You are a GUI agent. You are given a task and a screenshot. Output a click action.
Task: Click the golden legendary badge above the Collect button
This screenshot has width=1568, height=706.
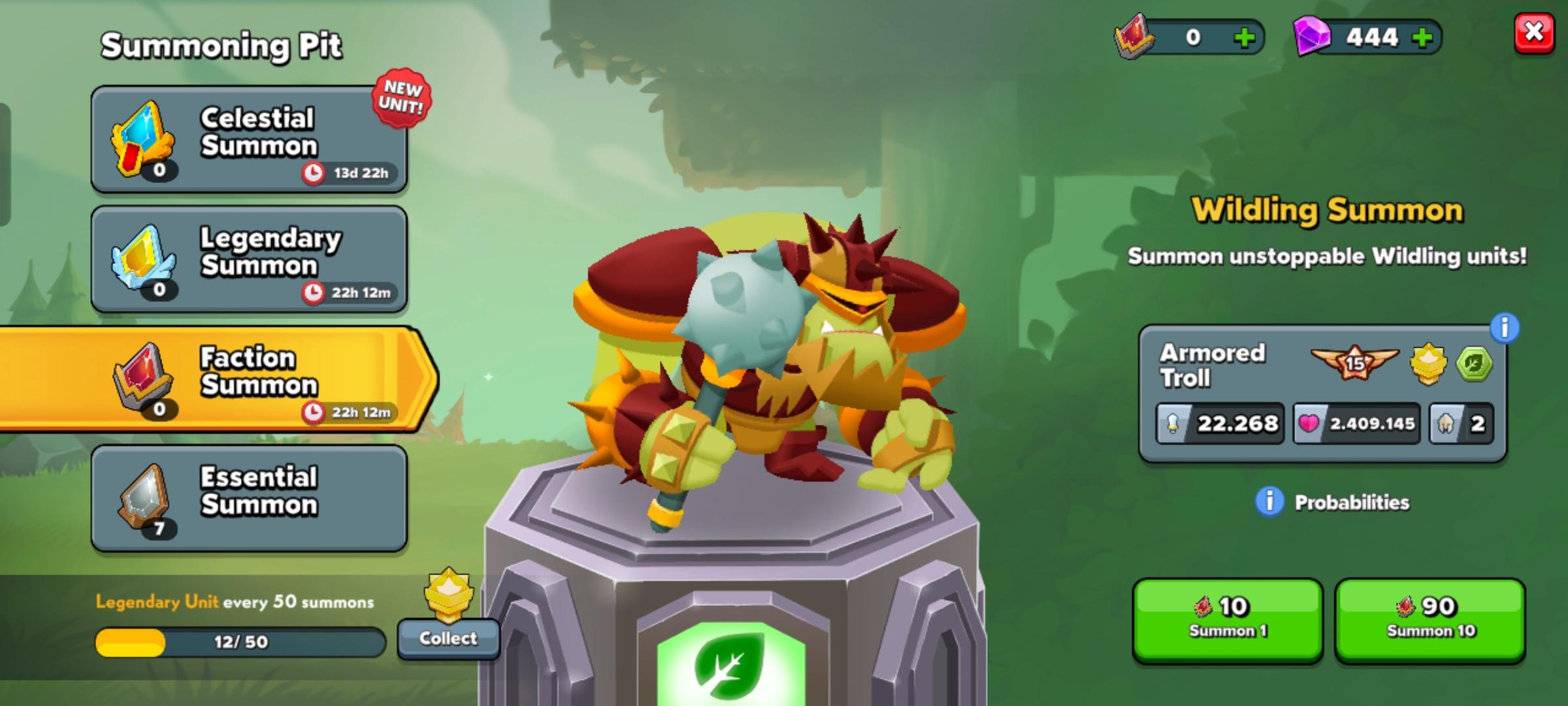click(x=448, y=592)
